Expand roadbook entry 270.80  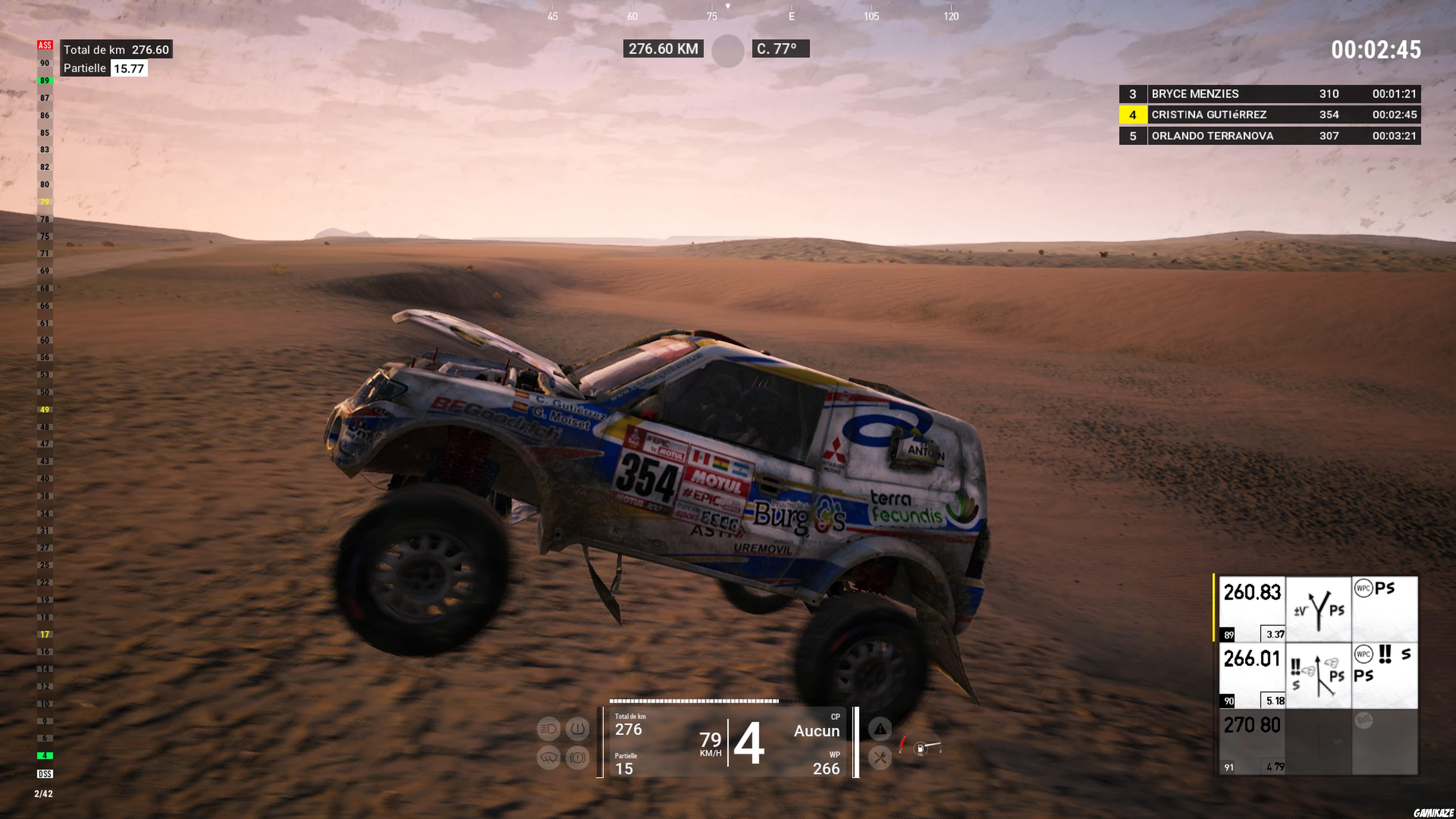1252,725
